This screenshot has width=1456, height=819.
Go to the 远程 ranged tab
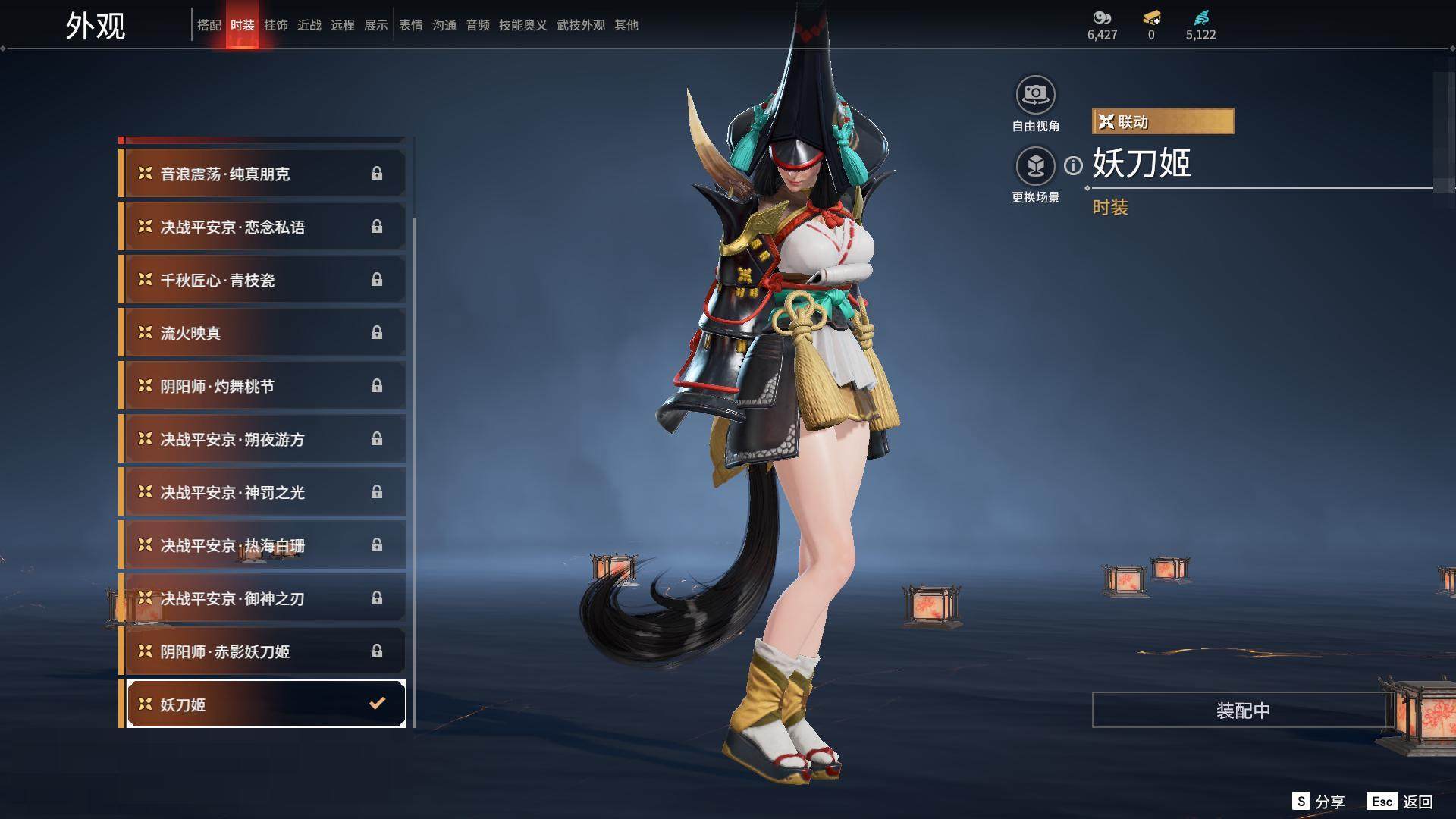[x=342, y=25]
